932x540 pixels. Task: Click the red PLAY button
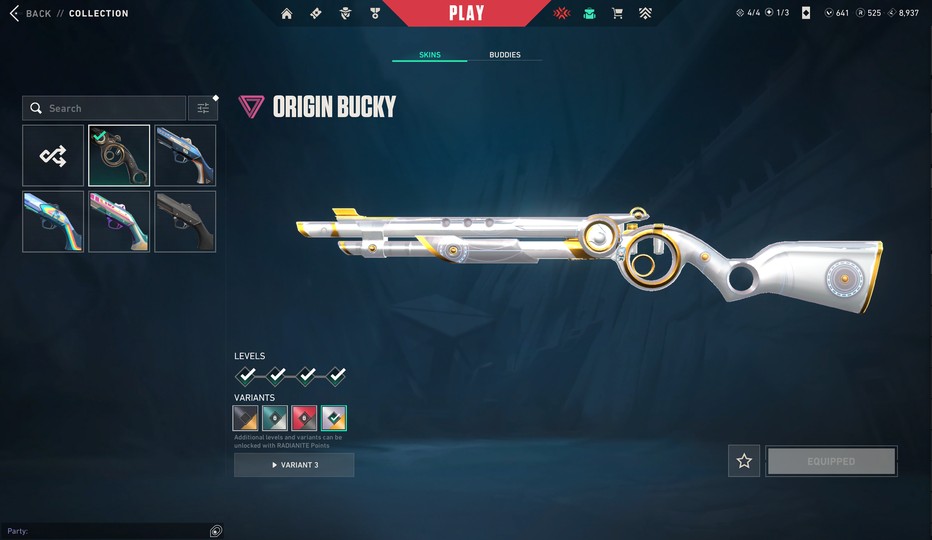pyautogui.click(x=466, y=13)
